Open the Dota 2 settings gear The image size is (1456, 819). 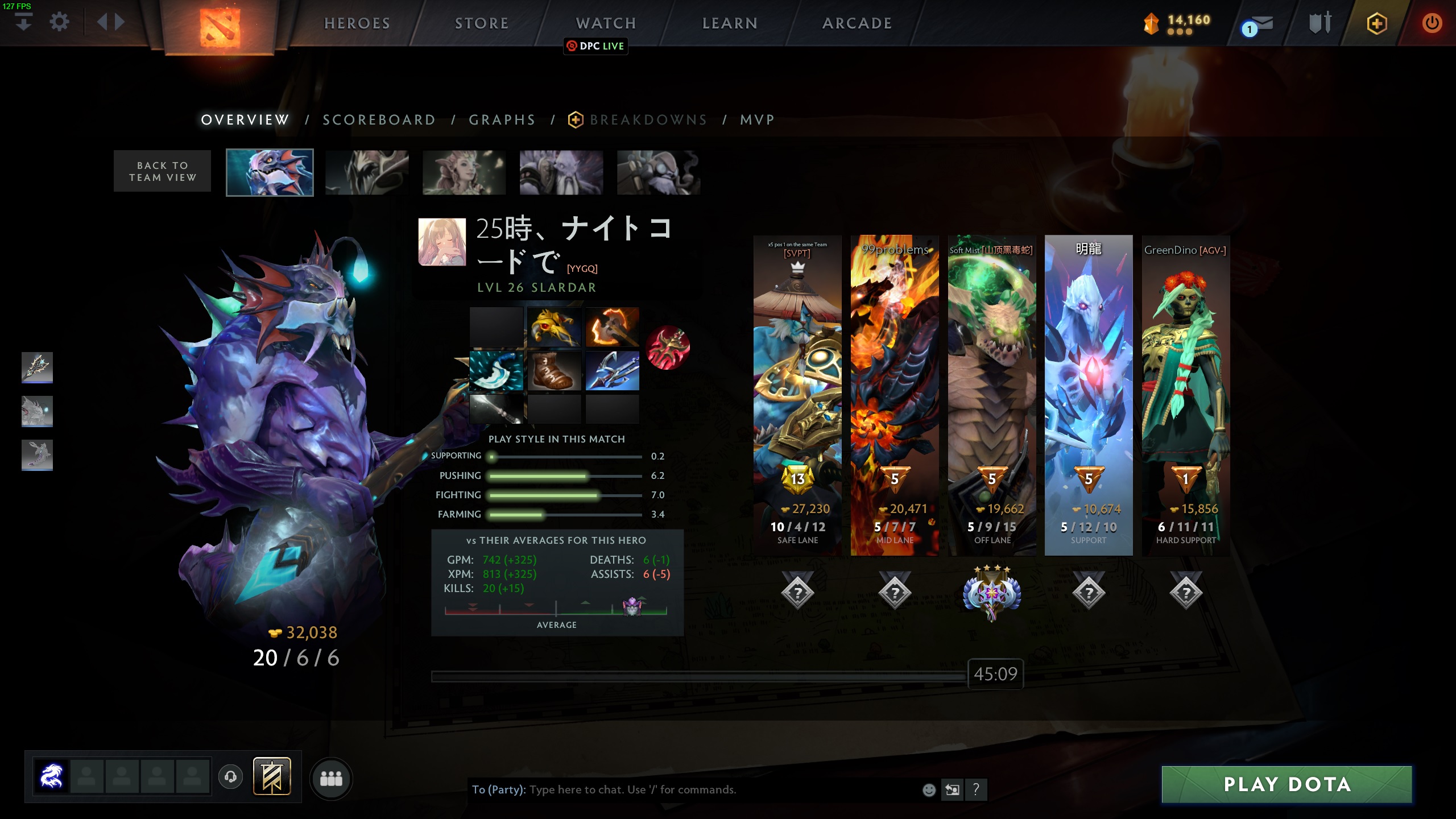[x=59, y=21]
